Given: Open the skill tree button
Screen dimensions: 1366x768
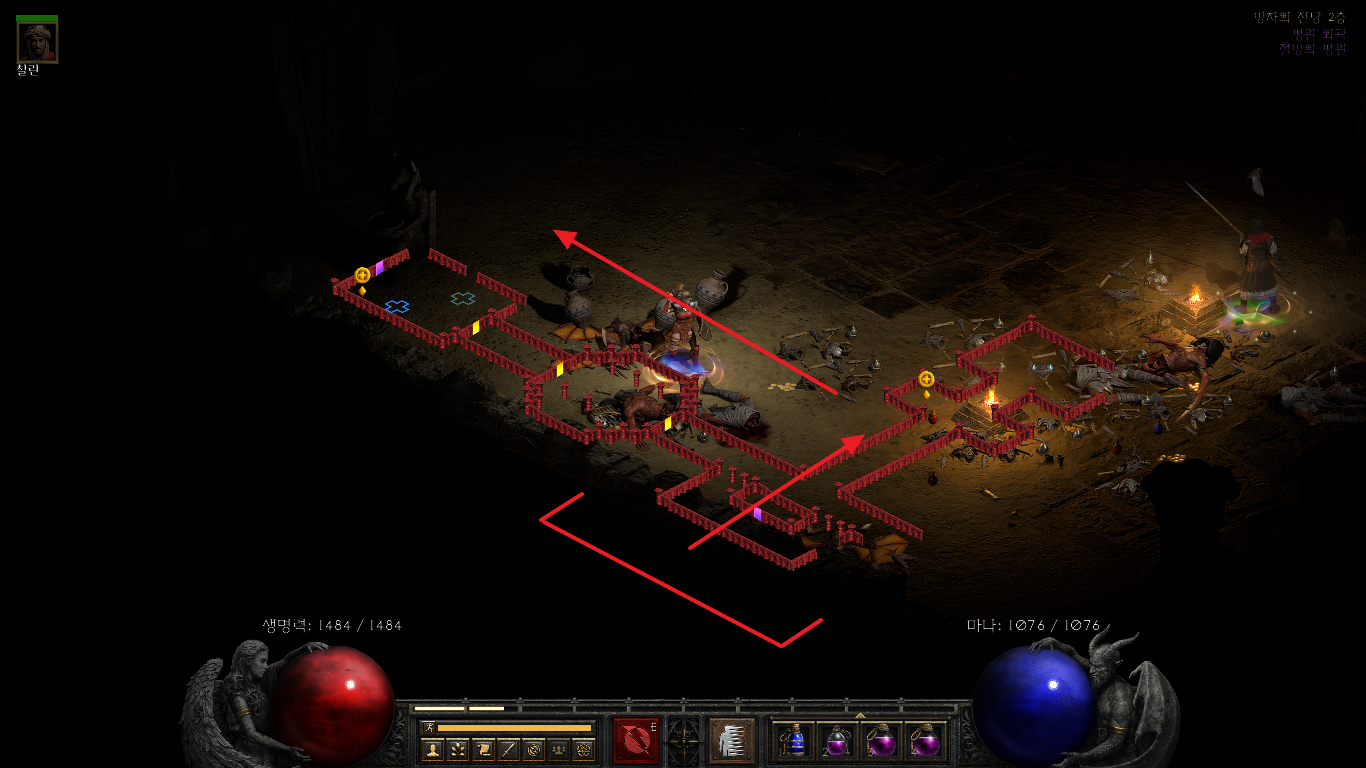Looking at the screenshot, I should click(x=457, y=749).
